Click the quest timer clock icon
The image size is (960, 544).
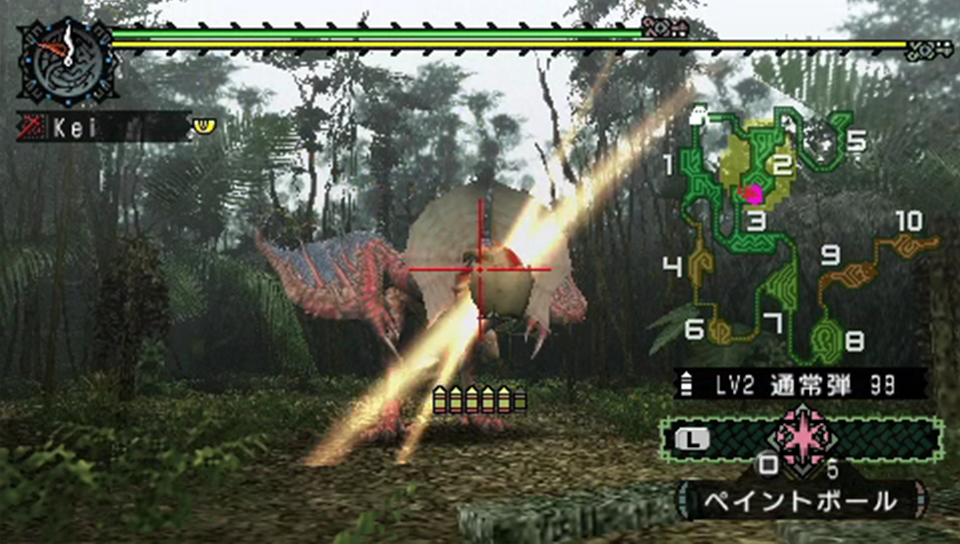(x=67, y=59)
